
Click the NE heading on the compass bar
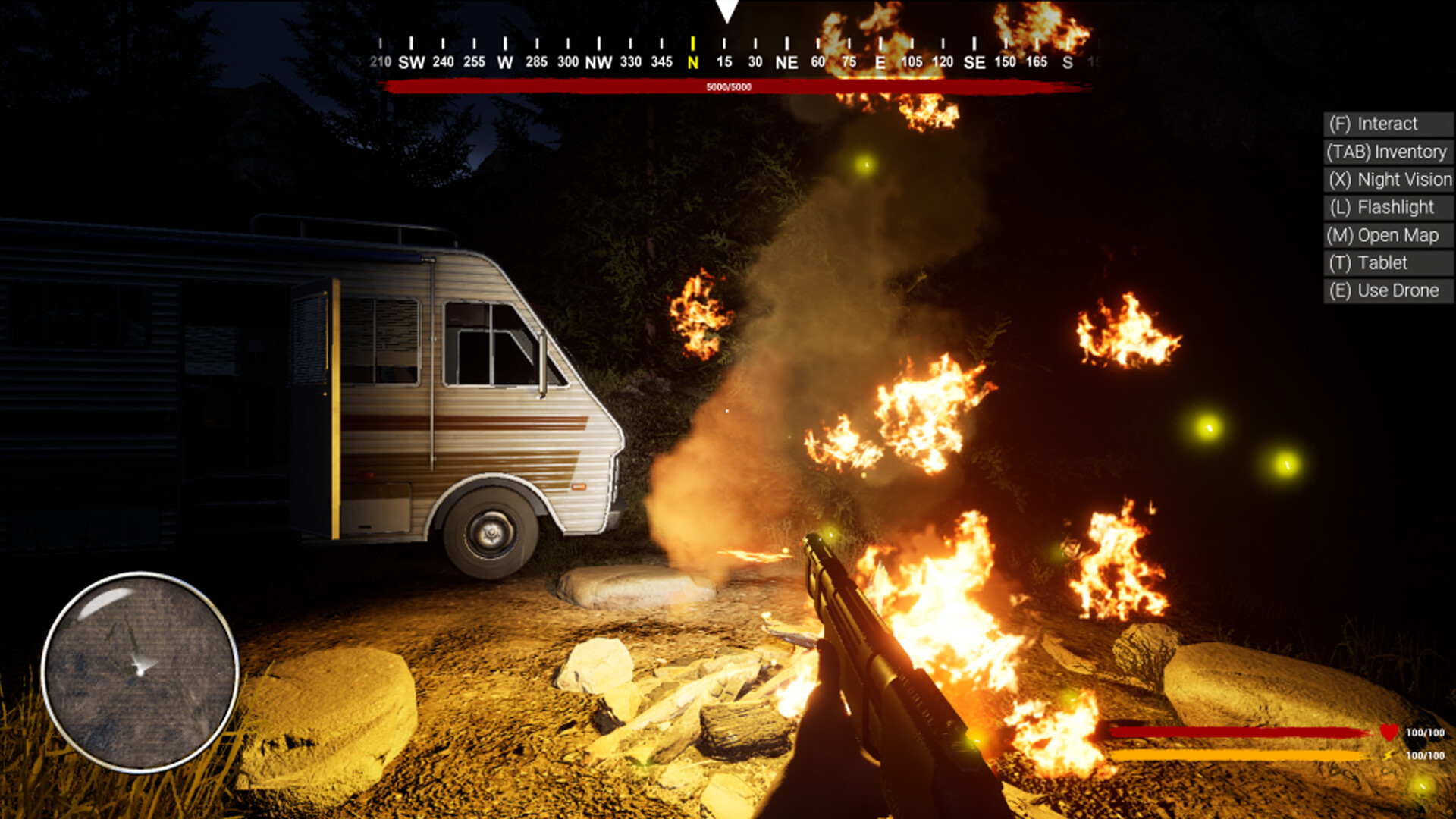pos(786,62)
